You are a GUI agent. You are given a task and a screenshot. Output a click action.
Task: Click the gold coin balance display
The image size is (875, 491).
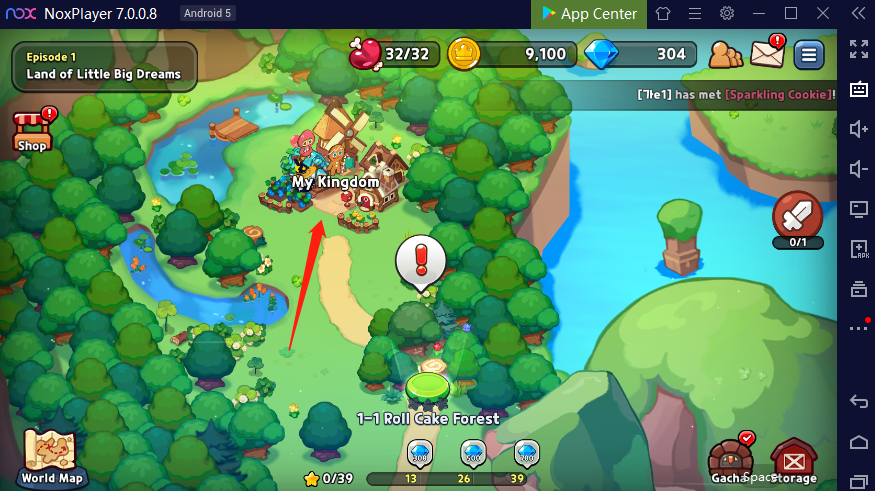(x=512, y=54)
